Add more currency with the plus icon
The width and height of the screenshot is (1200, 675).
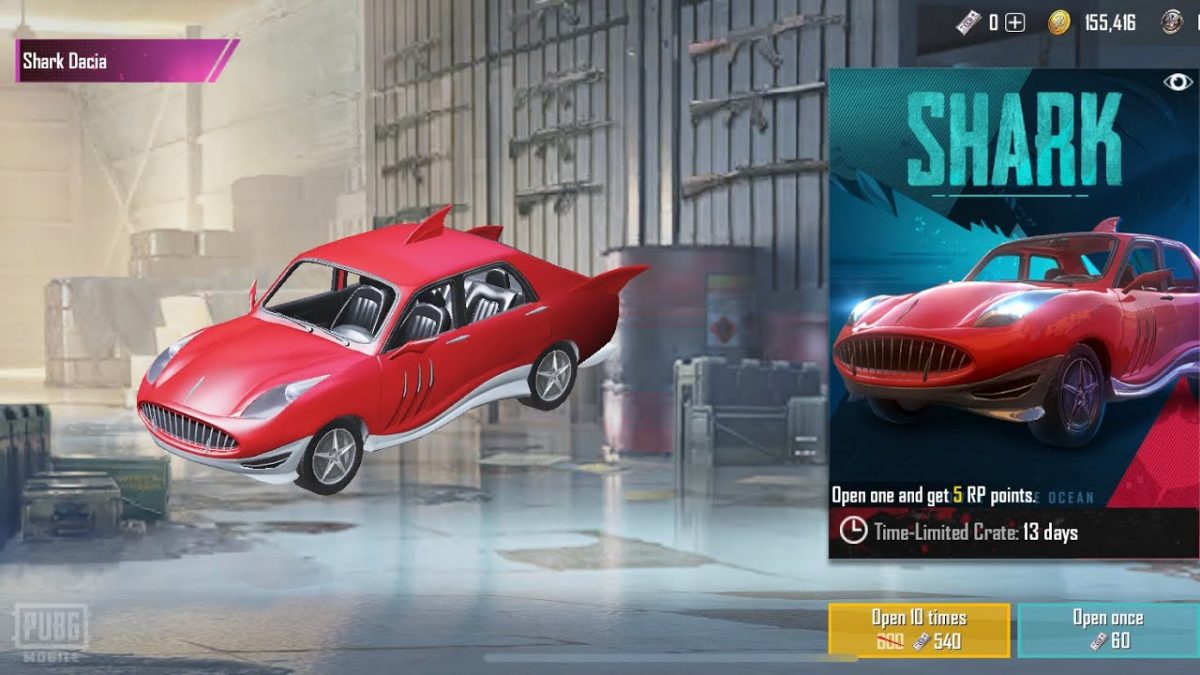[1015, 22]
